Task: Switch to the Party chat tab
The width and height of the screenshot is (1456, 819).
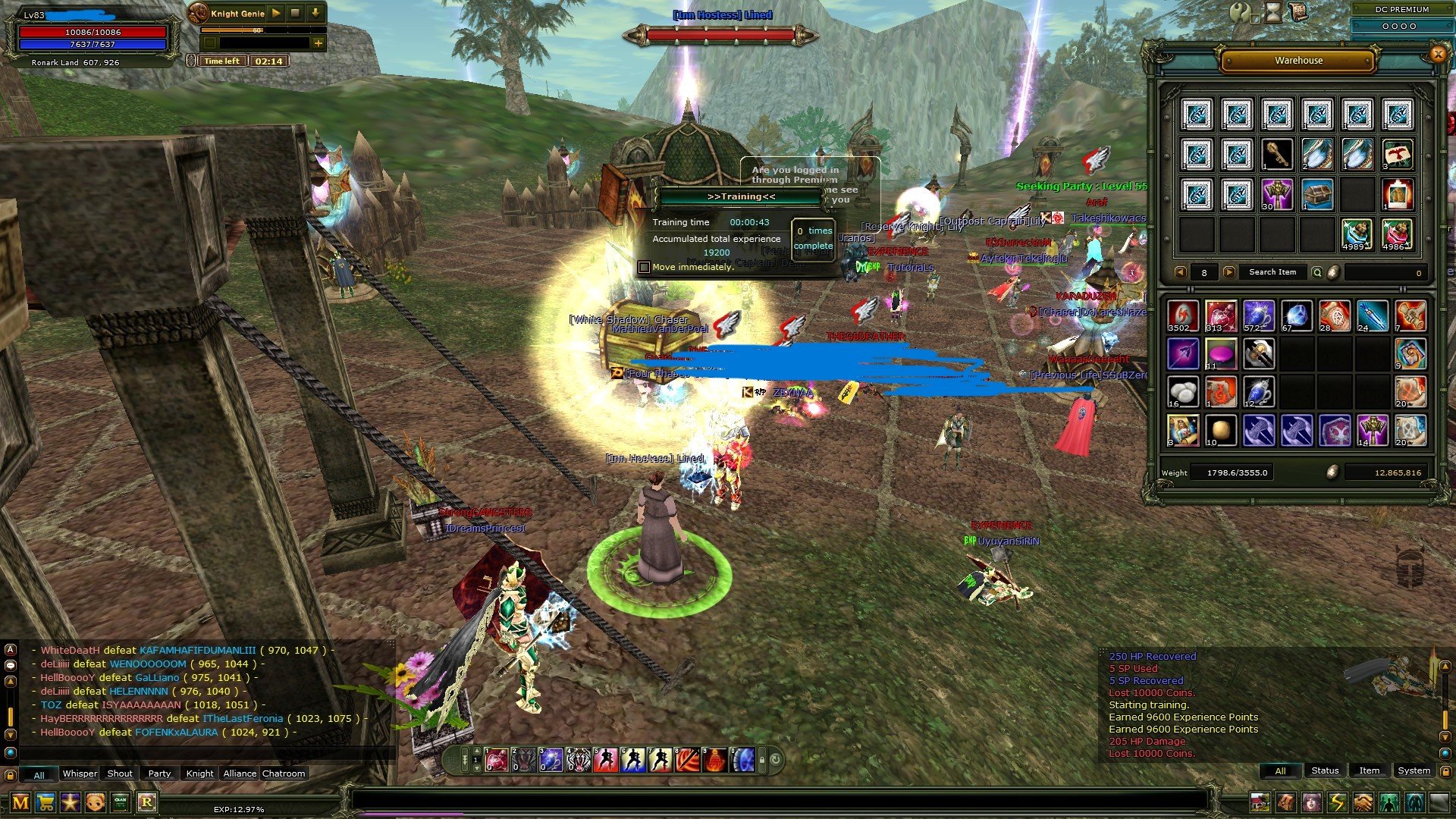Action: click(159, 773)
